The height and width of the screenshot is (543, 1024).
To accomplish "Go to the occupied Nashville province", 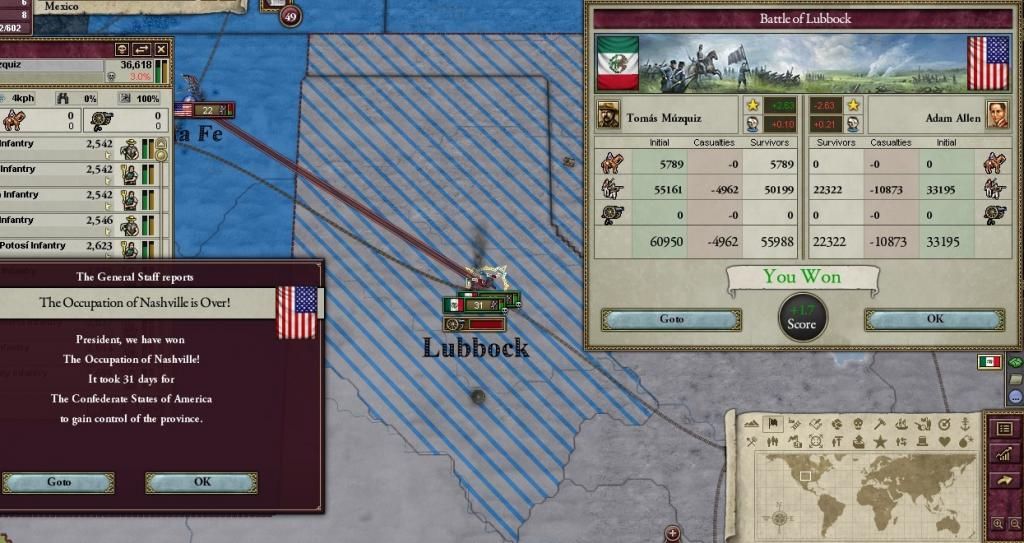I will tap(58, 482).
